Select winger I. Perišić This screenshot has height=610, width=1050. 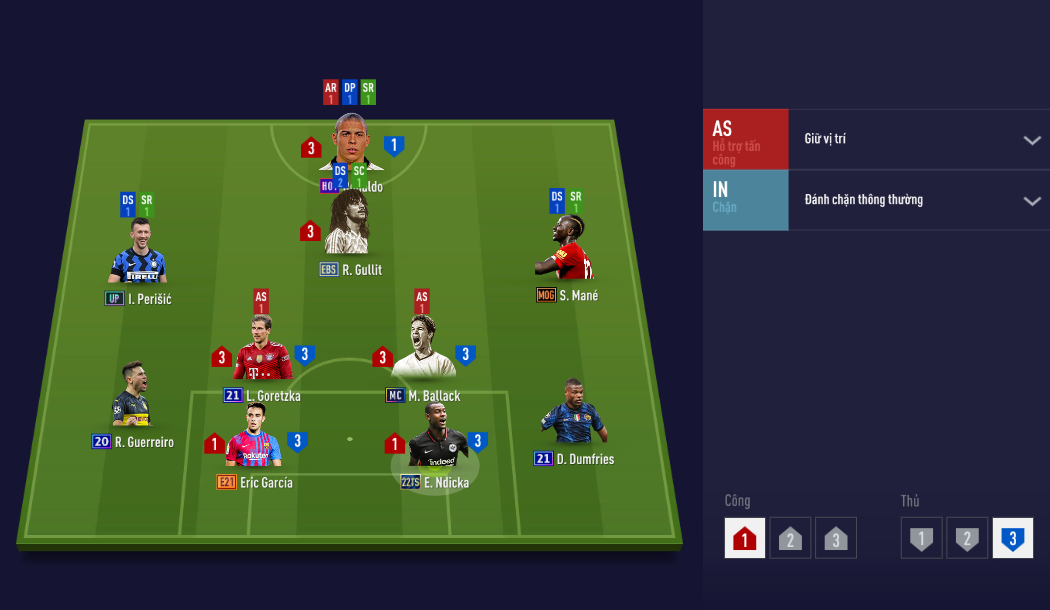pos(137,254)
